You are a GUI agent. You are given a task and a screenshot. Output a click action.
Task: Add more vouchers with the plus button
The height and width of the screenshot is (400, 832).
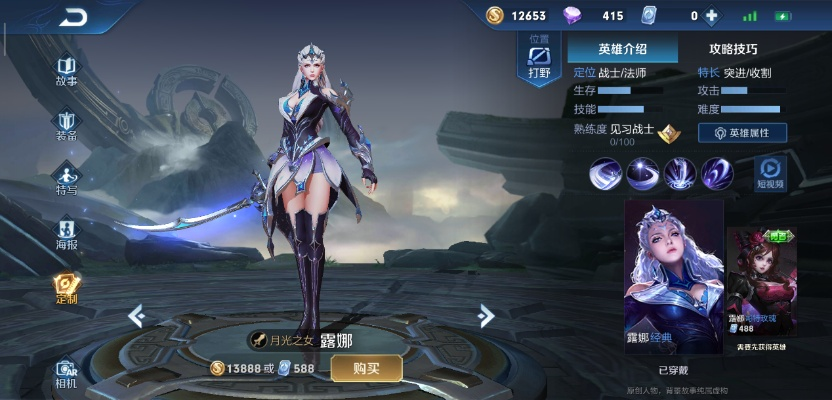click(x=712, y=16)
